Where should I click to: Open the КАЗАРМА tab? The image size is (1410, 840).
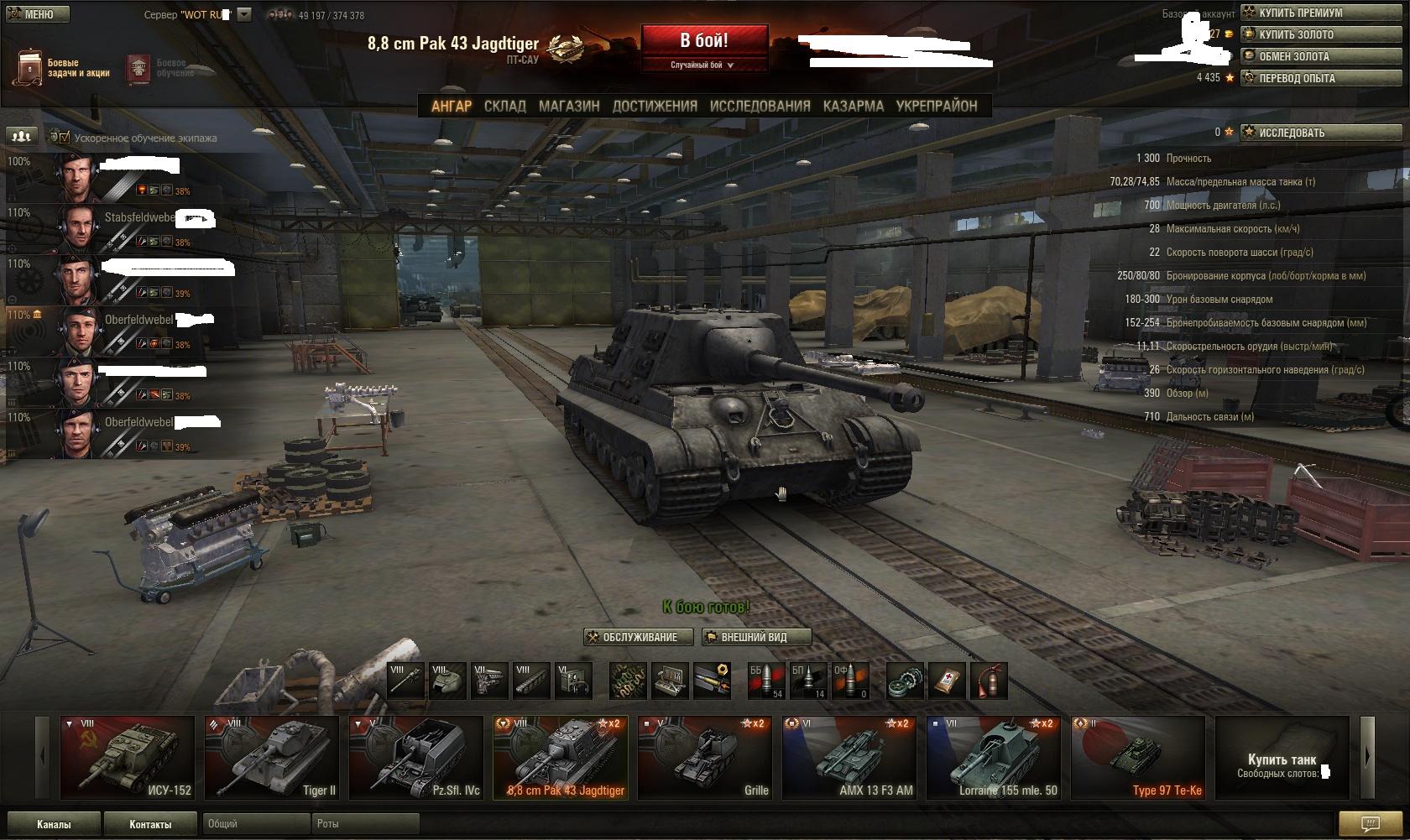coord(853,106)
